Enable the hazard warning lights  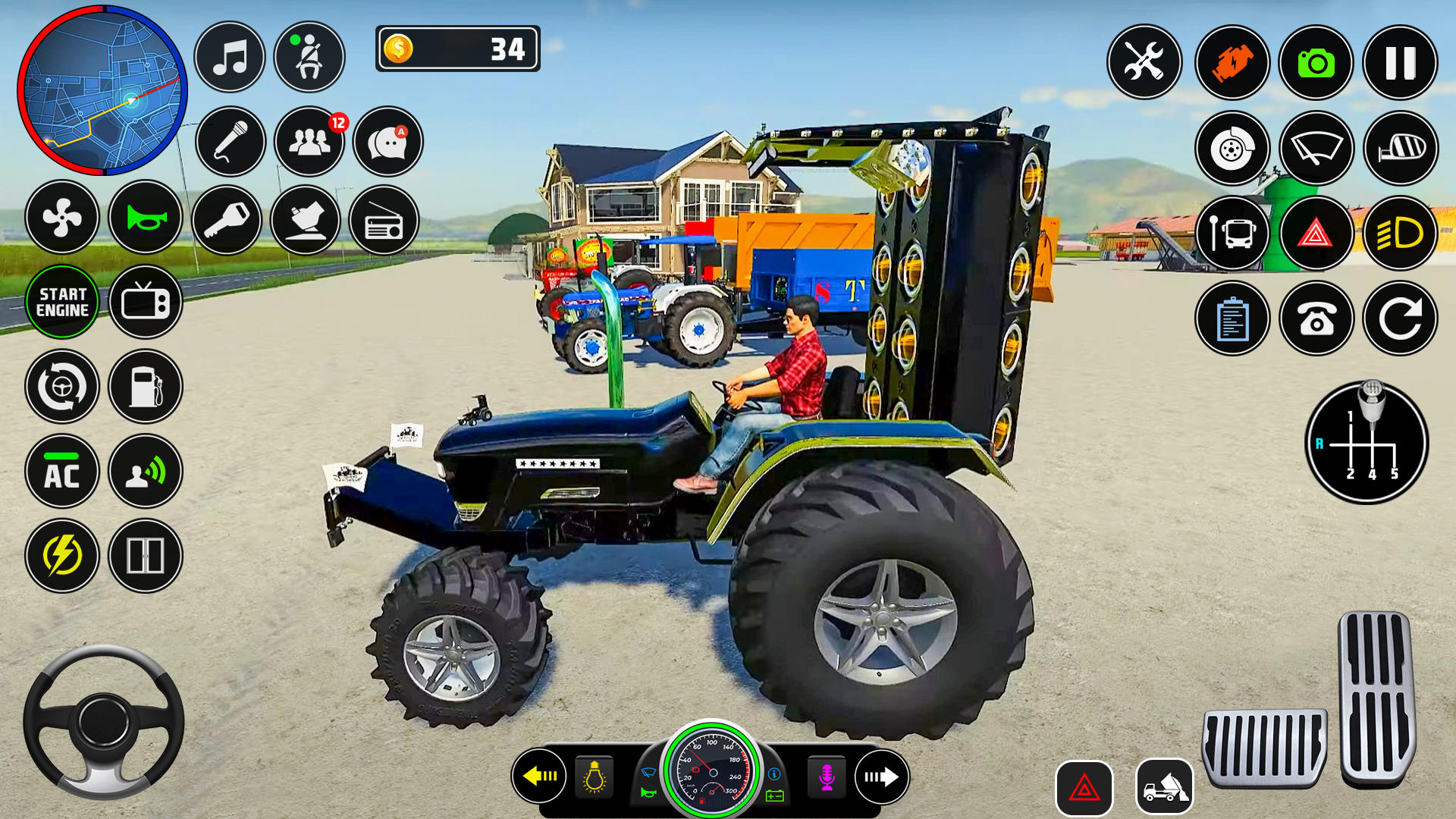[x=1317, y=234]
